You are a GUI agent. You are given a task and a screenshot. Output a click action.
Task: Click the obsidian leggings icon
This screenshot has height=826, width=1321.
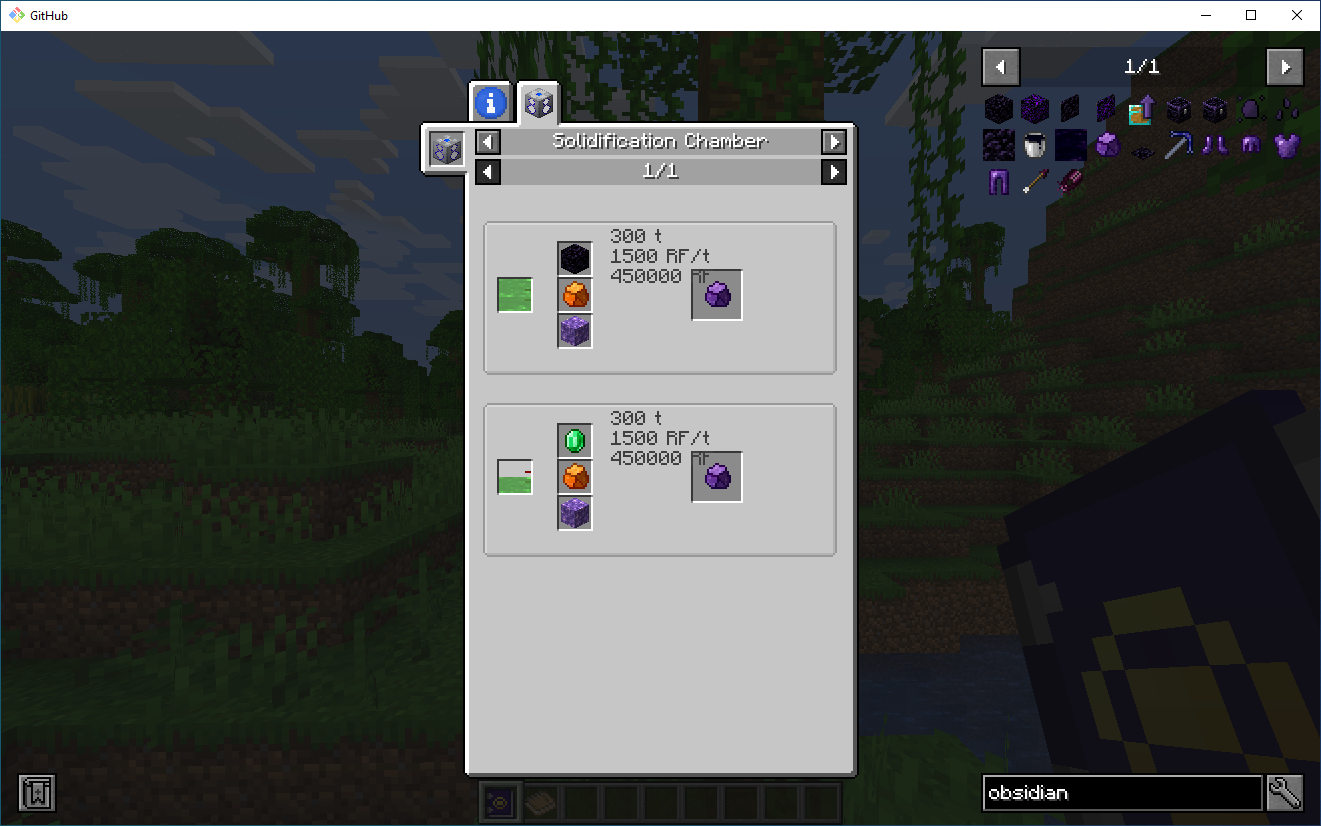coord(998,180)
